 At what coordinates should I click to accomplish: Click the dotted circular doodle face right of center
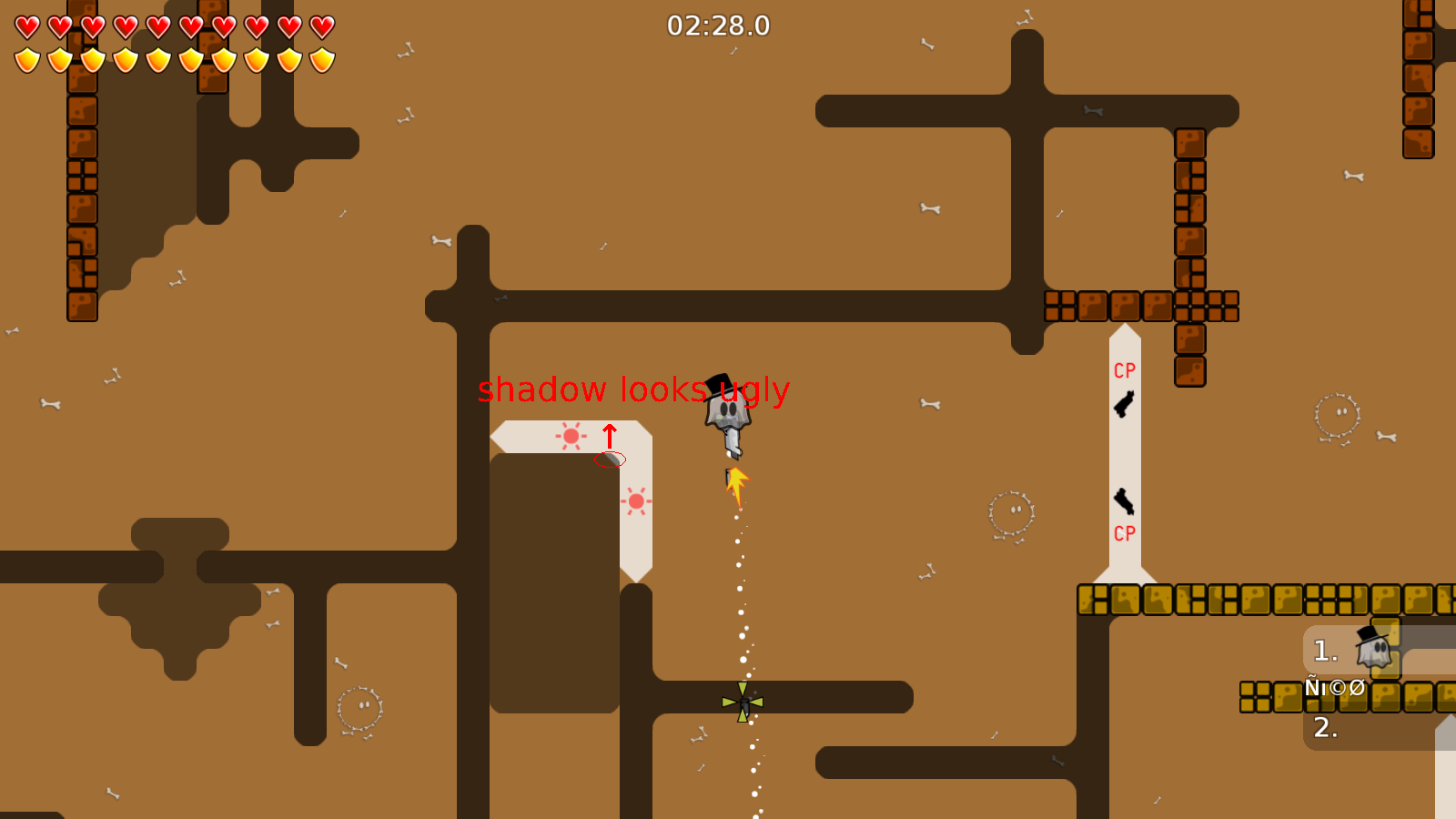[x=1010, y=514]
